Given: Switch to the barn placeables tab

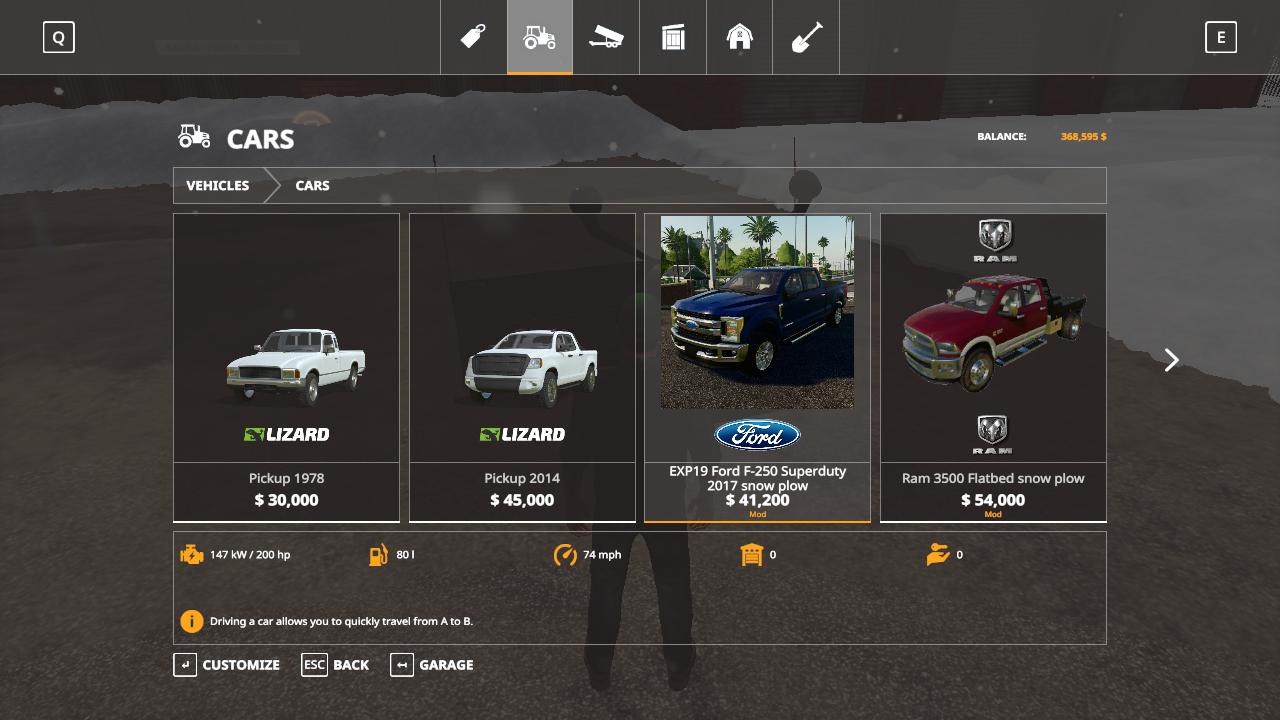Looking at the screenshot, I should (740, 37).
